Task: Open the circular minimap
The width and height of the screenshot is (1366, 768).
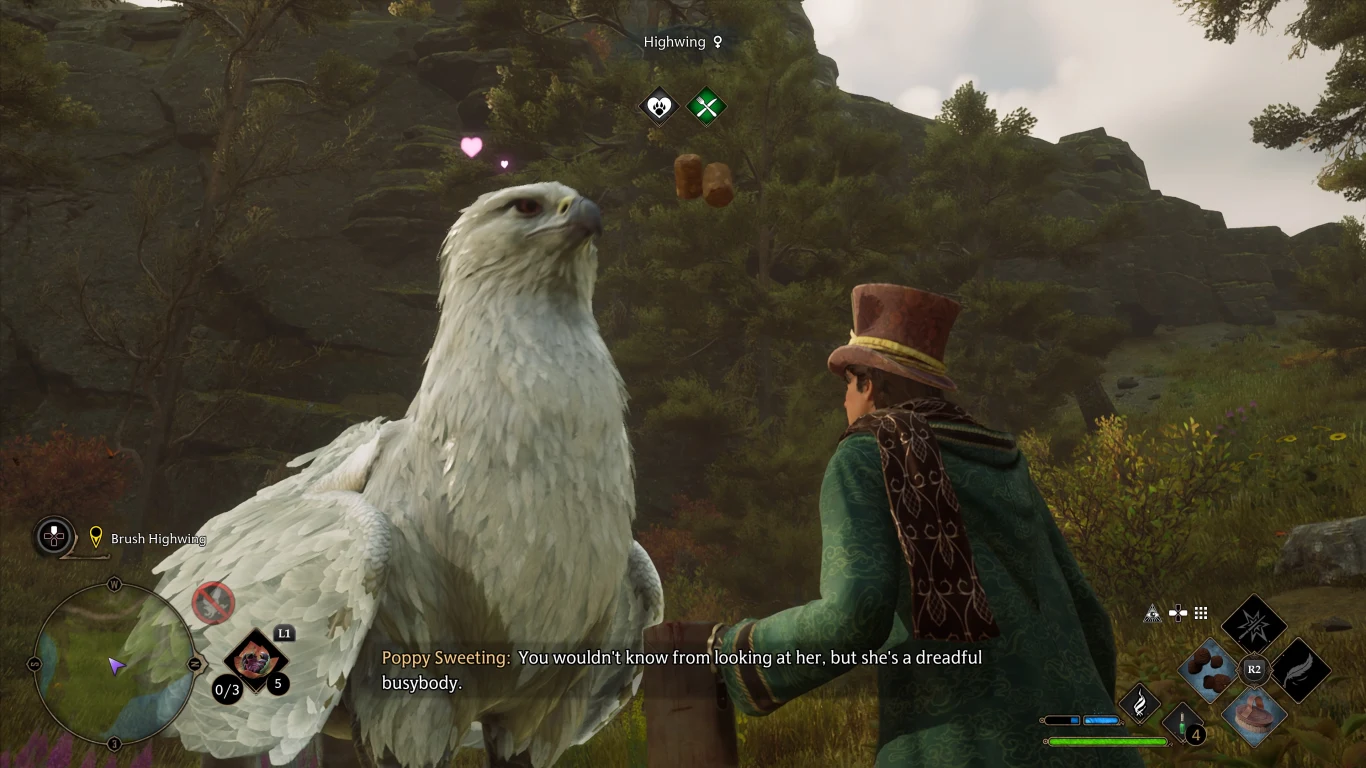Action: click(113, 664)
